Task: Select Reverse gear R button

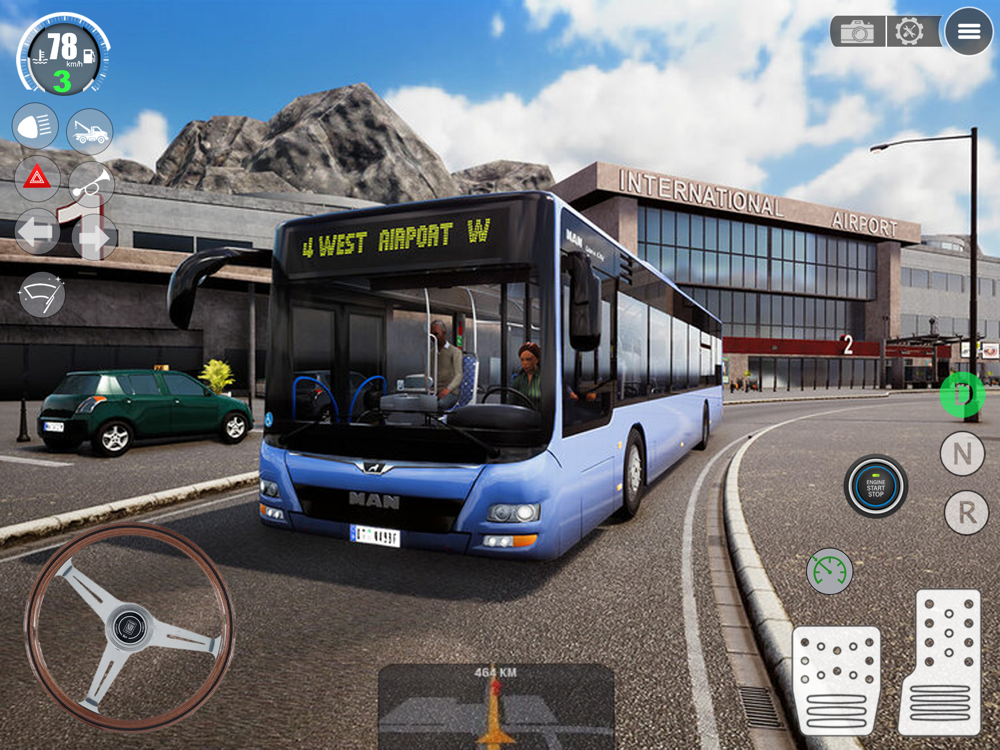Action: (966, 513)
